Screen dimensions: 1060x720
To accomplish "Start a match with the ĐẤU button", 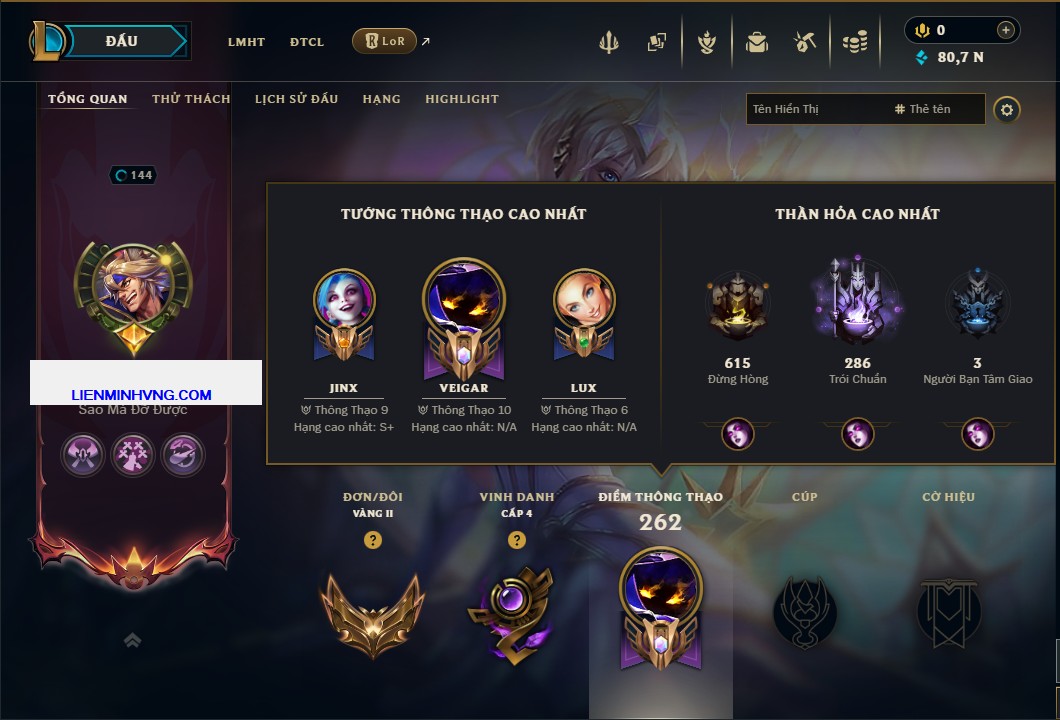I will (122, 41).
